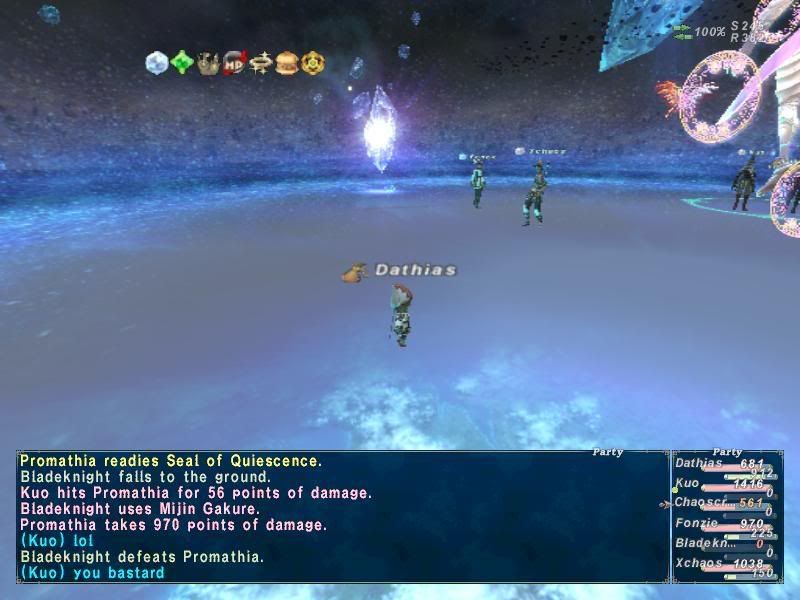Screen dimensions: 800x600
Task: Select Dathias in the party list
Action: coord(700,463)
